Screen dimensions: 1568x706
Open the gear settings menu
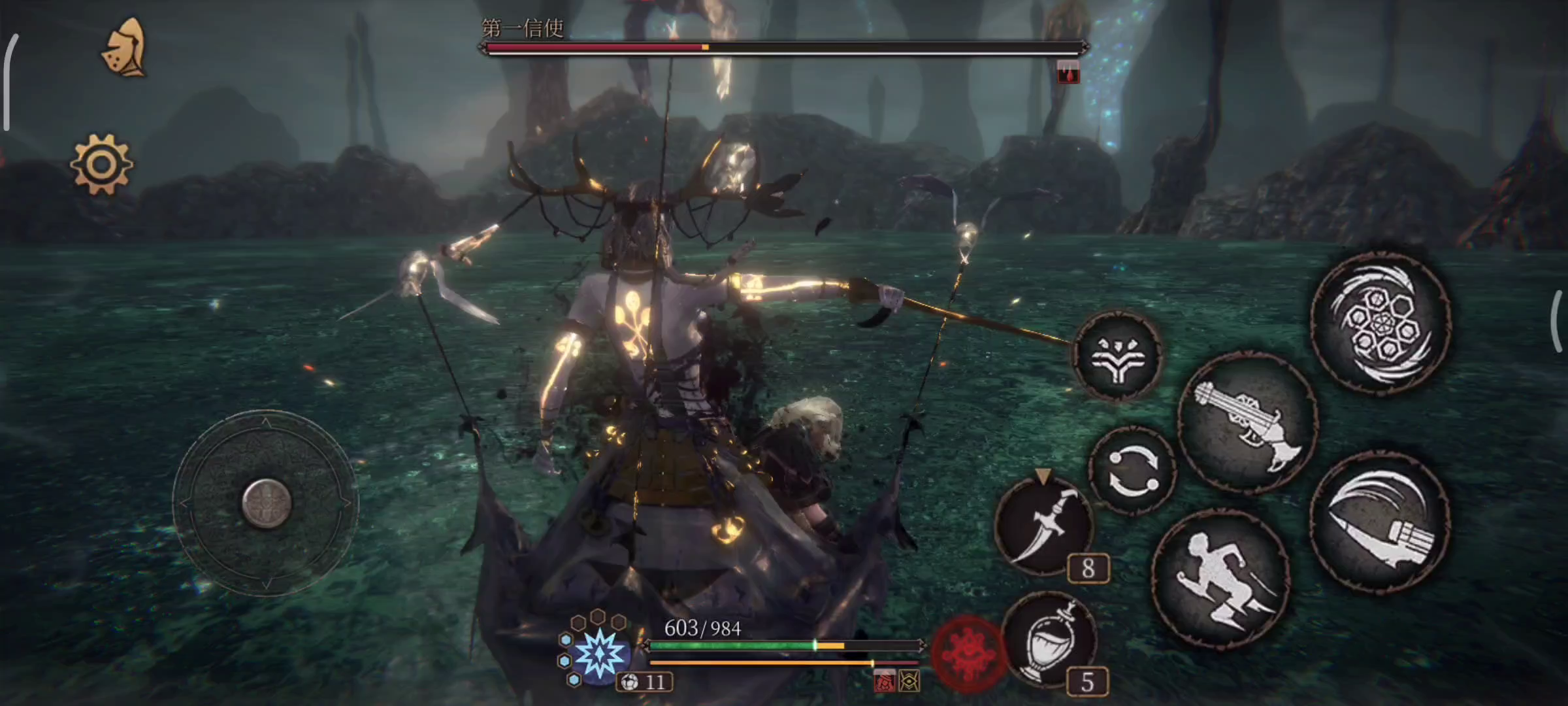[x=101, y=164]
